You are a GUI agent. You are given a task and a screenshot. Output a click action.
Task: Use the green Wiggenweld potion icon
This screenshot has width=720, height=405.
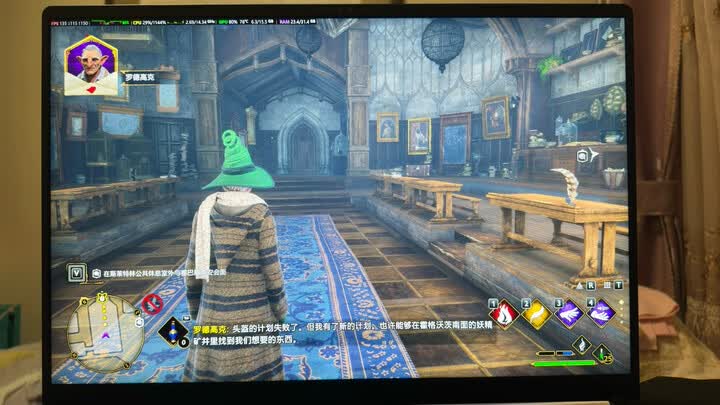click(602, 353)
